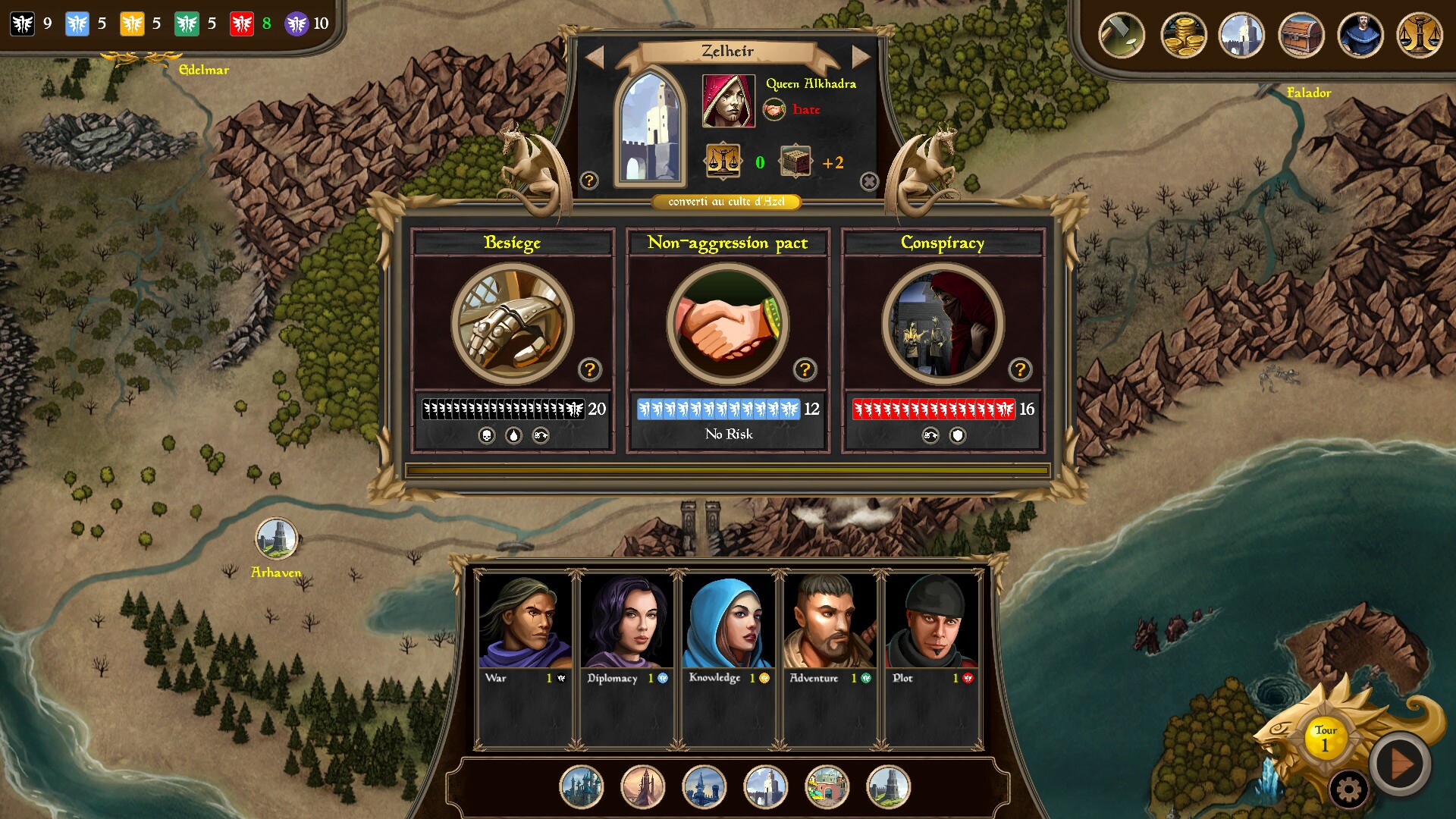Click the shield icon under Conspiracy
The height and width of the screenshot is (819, 1456).
(956, 434)
